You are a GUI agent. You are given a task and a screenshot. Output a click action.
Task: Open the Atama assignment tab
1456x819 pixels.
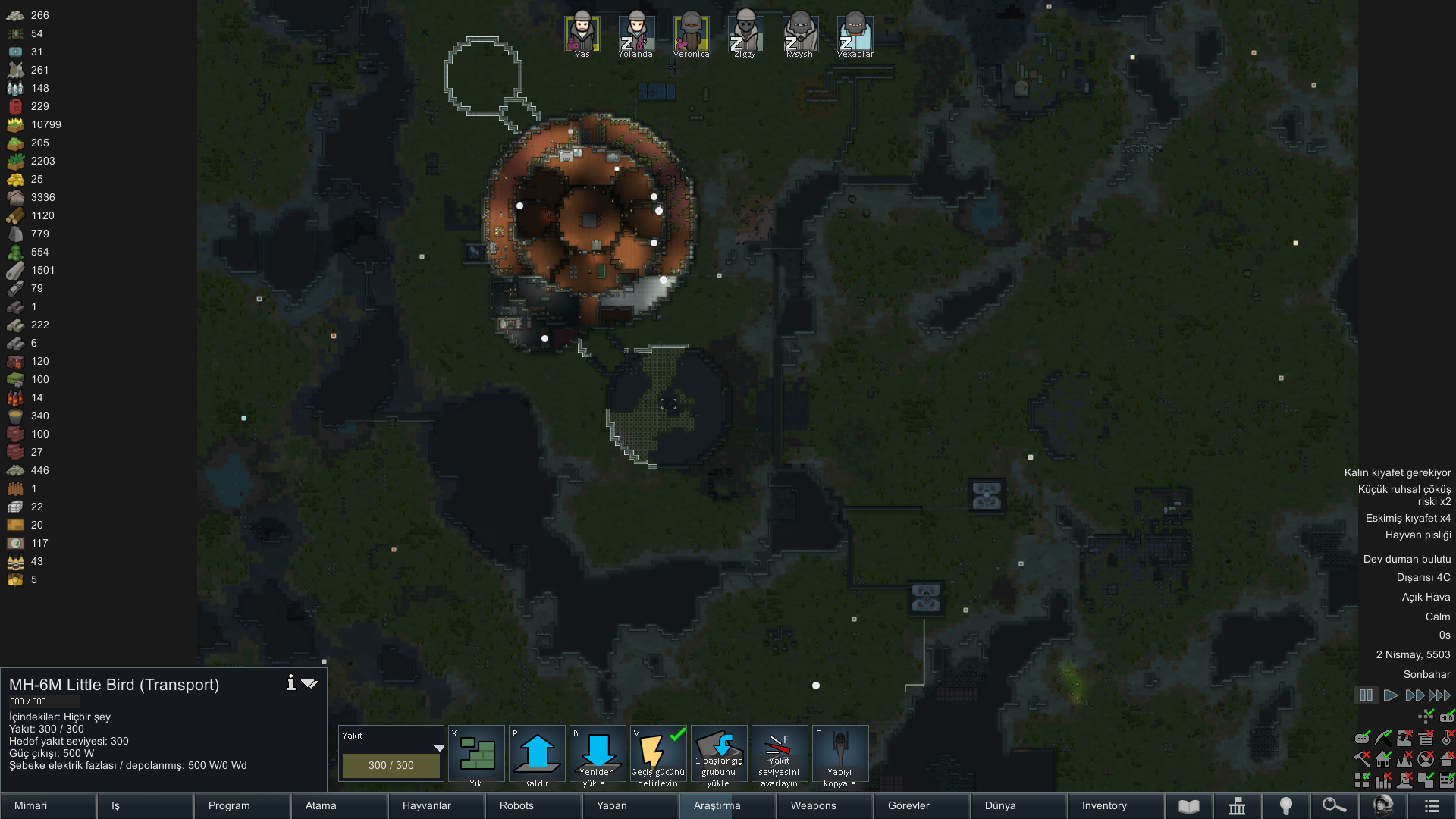tap(339, 805)
